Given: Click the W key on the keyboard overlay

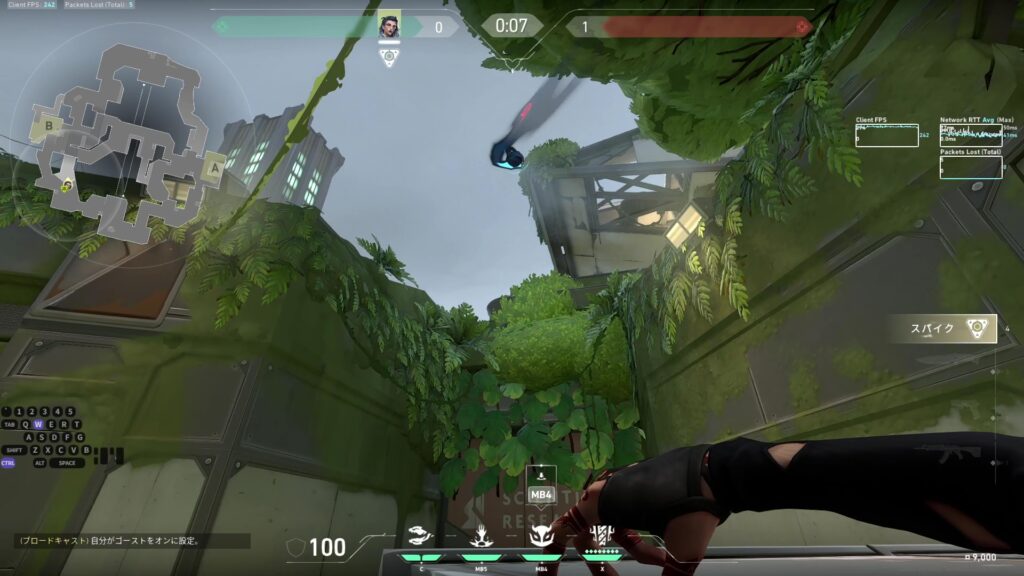Looking at the screenshot, I should click(39, 424).
